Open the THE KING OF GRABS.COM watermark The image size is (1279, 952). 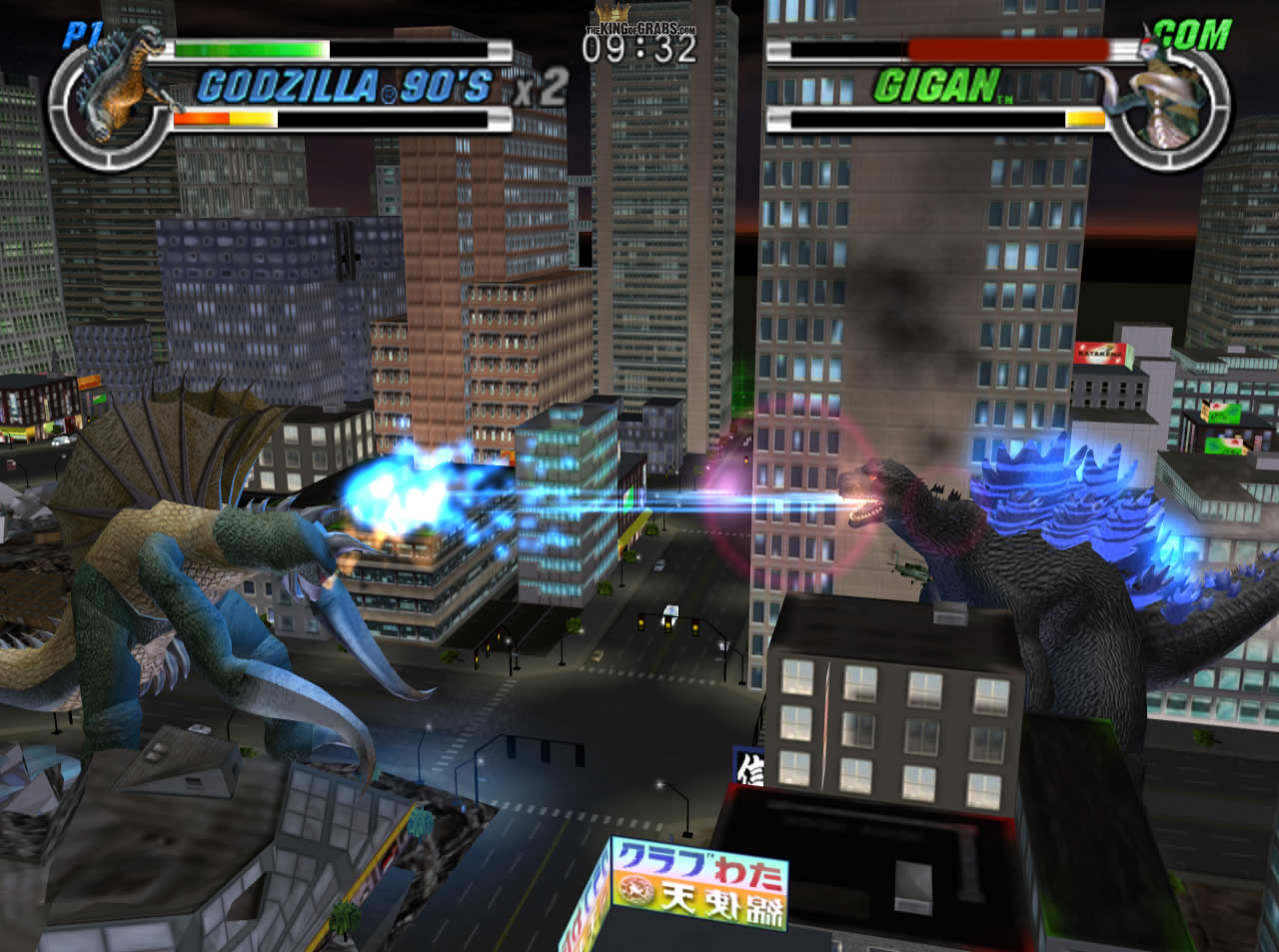click(x=638, y=28)
